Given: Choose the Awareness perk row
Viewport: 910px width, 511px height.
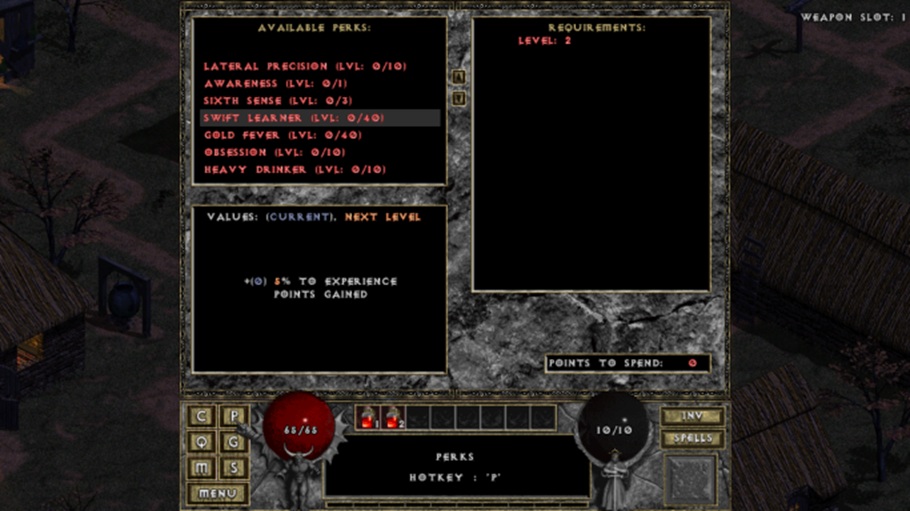Looking at the screenshot, I should click(x=275, y=84).
